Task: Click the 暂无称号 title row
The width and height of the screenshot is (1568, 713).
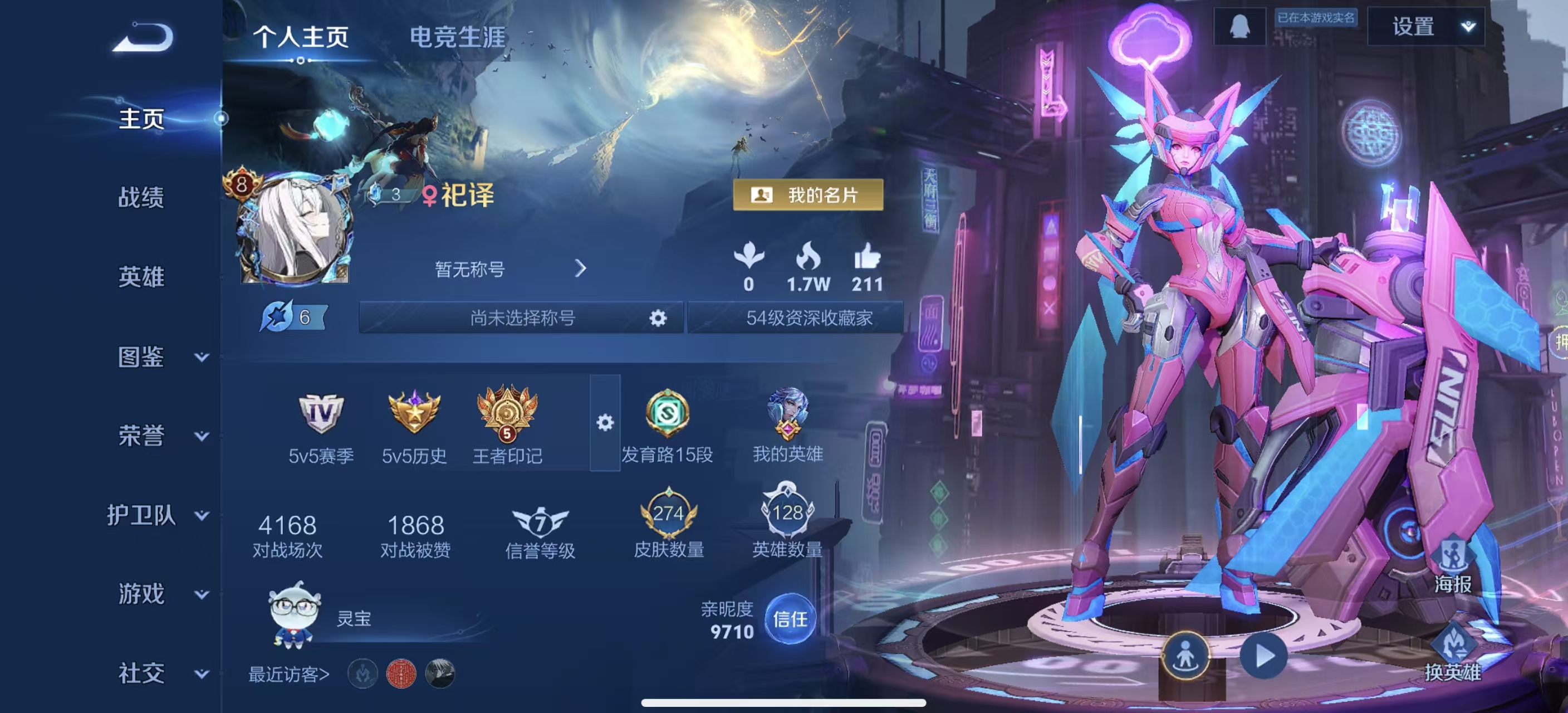Action: [509, 268]
